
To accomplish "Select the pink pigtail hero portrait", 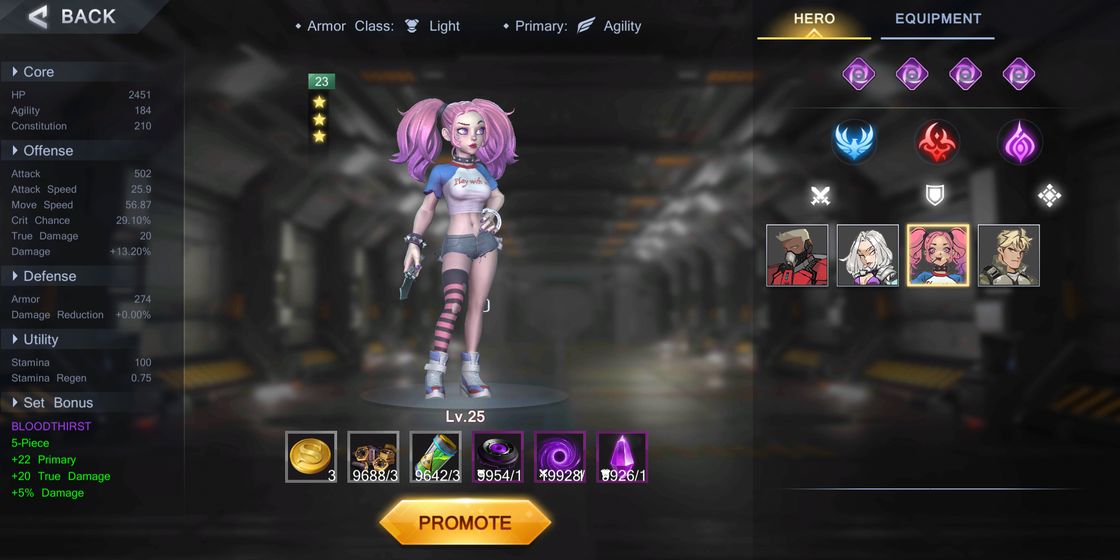I will pyautogui.click(x=938, y=255).
